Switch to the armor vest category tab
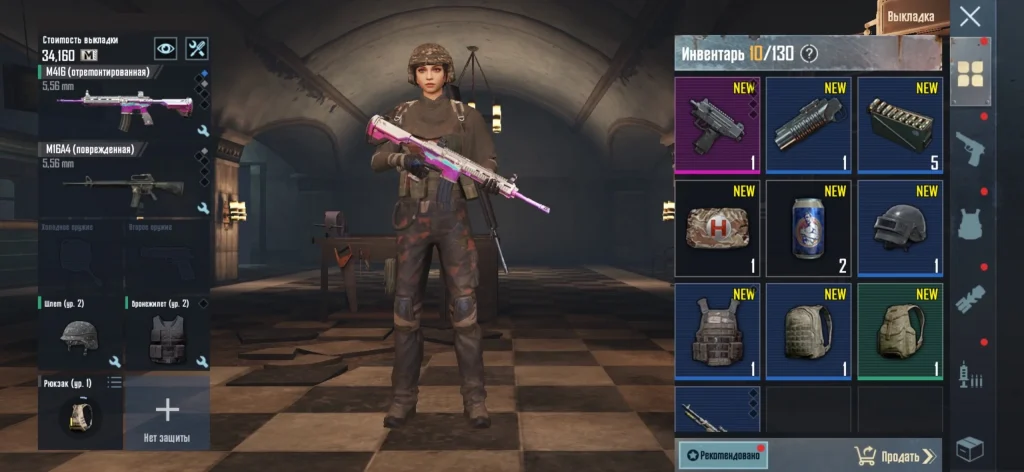 970,224
